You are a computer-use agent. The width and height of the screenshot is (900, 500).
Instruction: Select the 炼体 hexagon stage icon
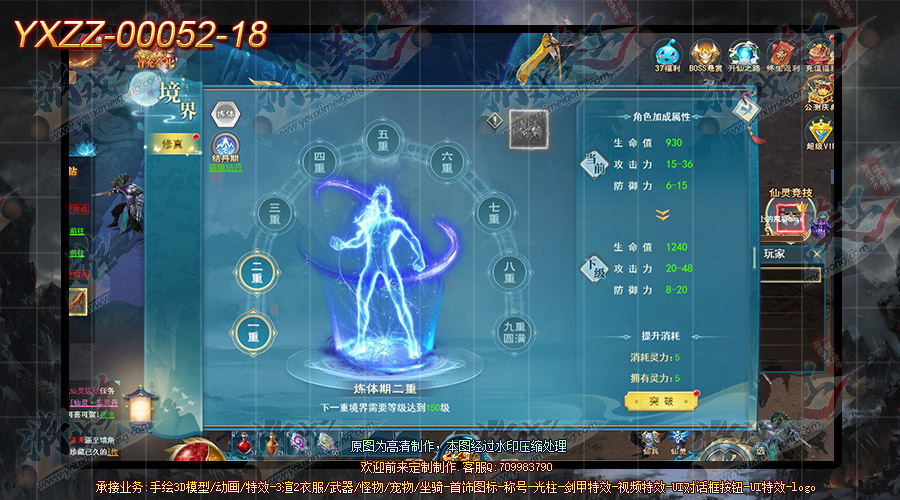(225, 111)
